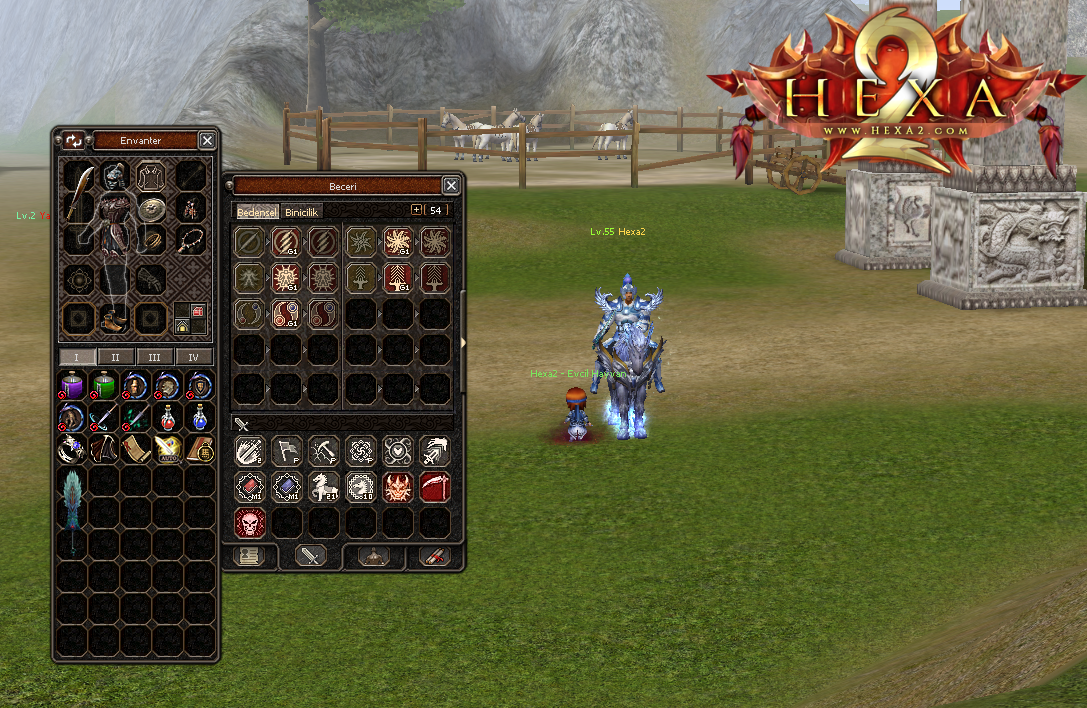Click the equipped round shield slot
The width and height of the screenshot is (1087, 708).
tap(151, 209)
